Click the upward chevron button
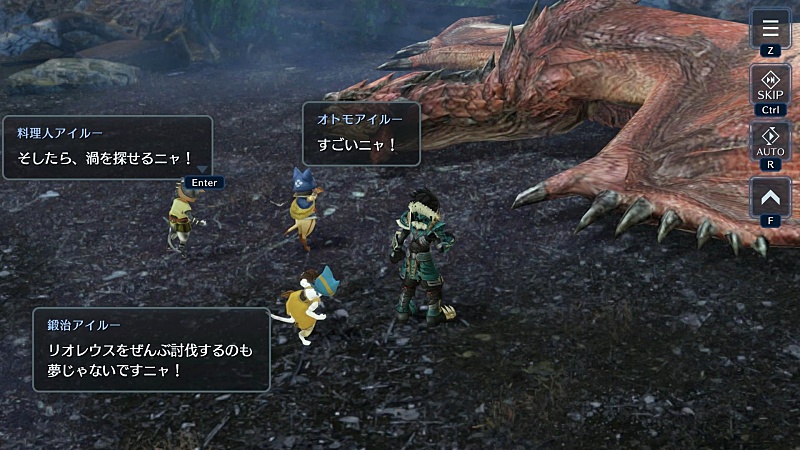800x450 pixels. [x=770, y=198]
